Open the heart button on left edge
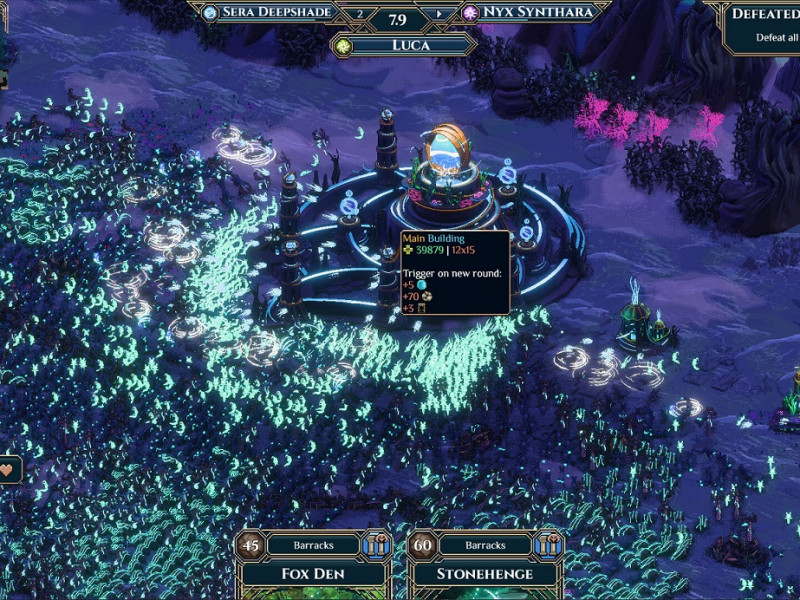The image size is (800, 600). pos(9,468)
